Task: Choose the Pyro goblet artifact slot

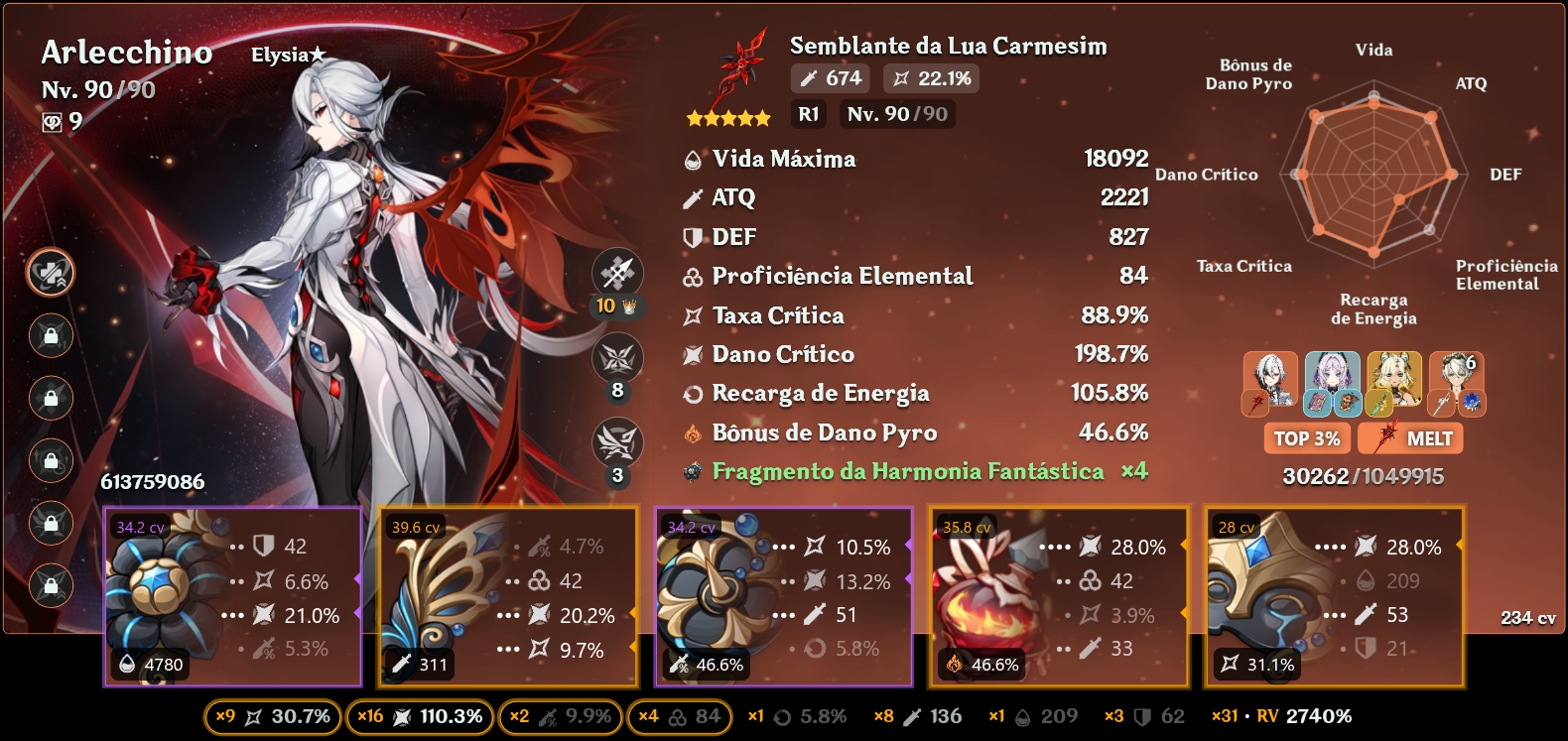Action: pyautogui.click(x=1059, y=597)
